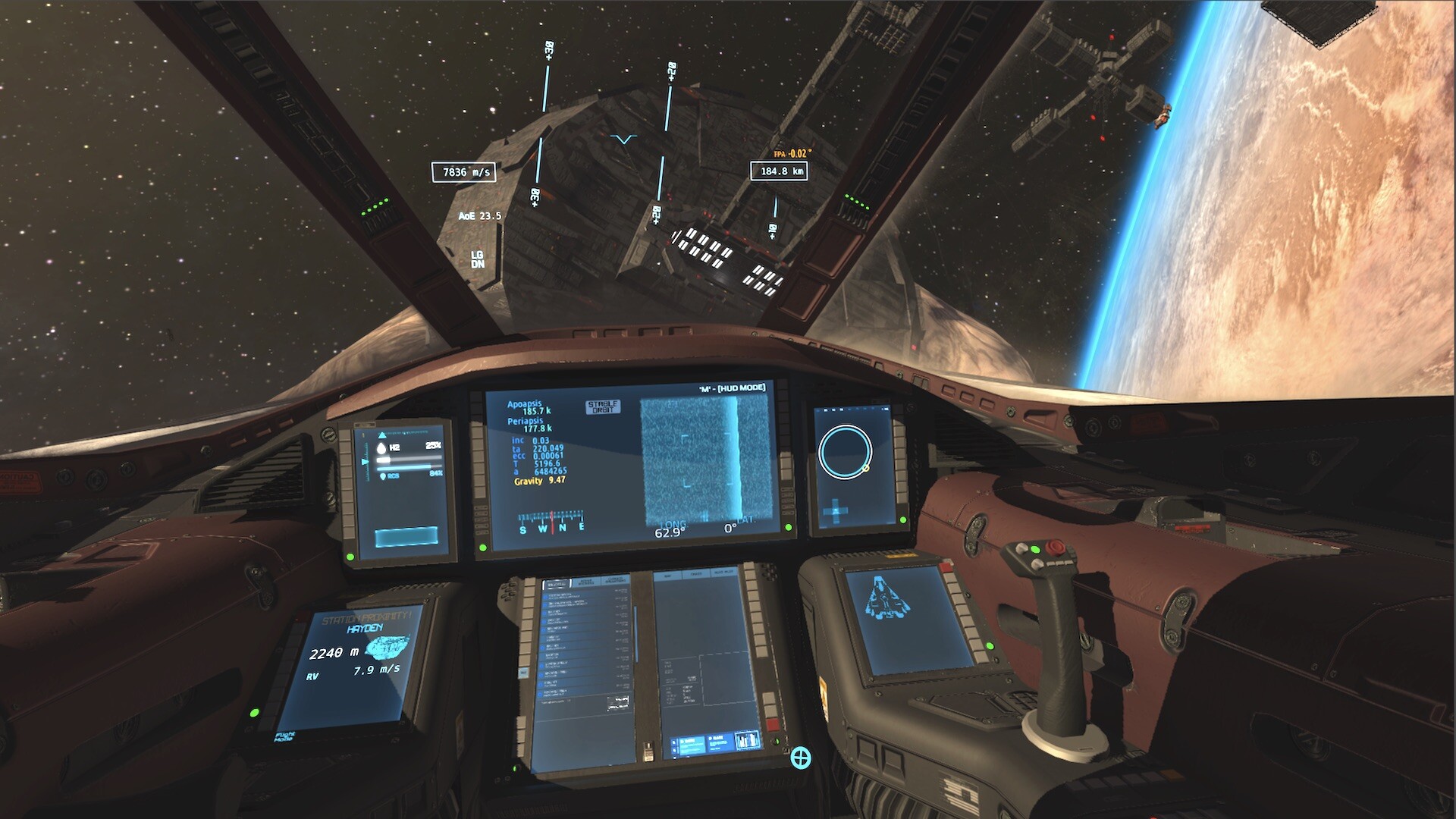Click the cyan crosshair circle icon
This screenshot has height=819, width=1456.
(x=801, y=757)
